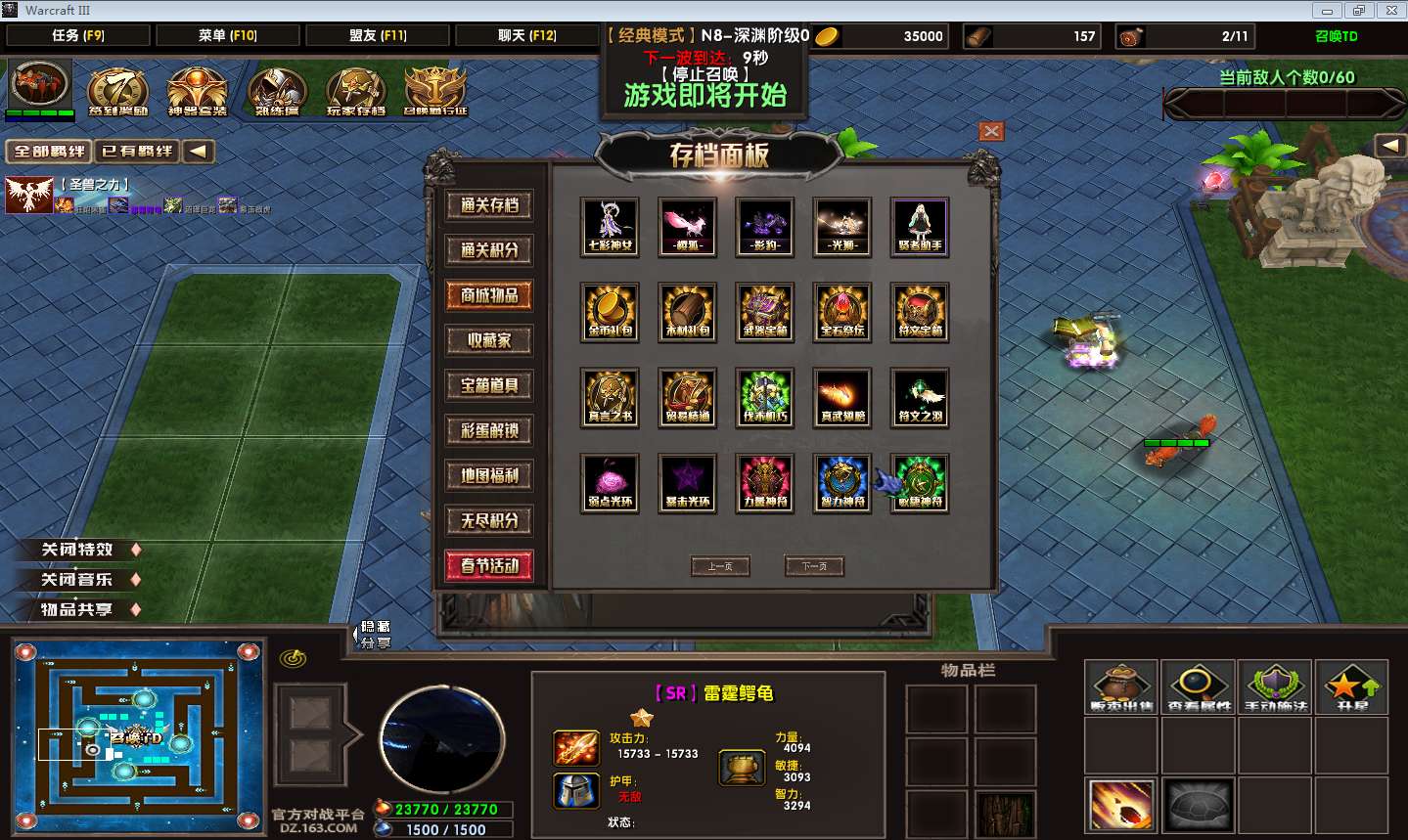Activate the 升星 star upgrade command
Viewport: 1408px width, 840px height.
pyautogui.click(x=1351, y=685)
